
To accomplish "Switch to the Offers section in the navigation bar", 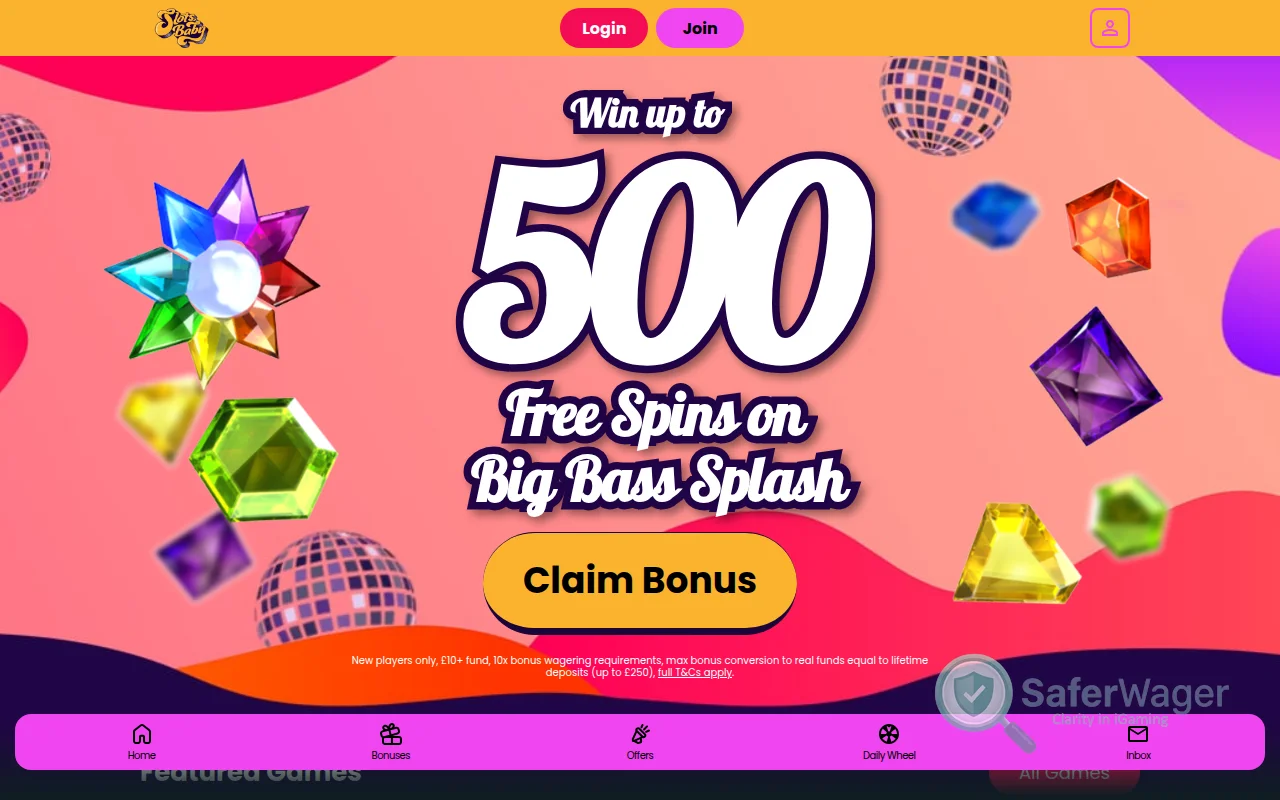I will (x=639, y=742).
